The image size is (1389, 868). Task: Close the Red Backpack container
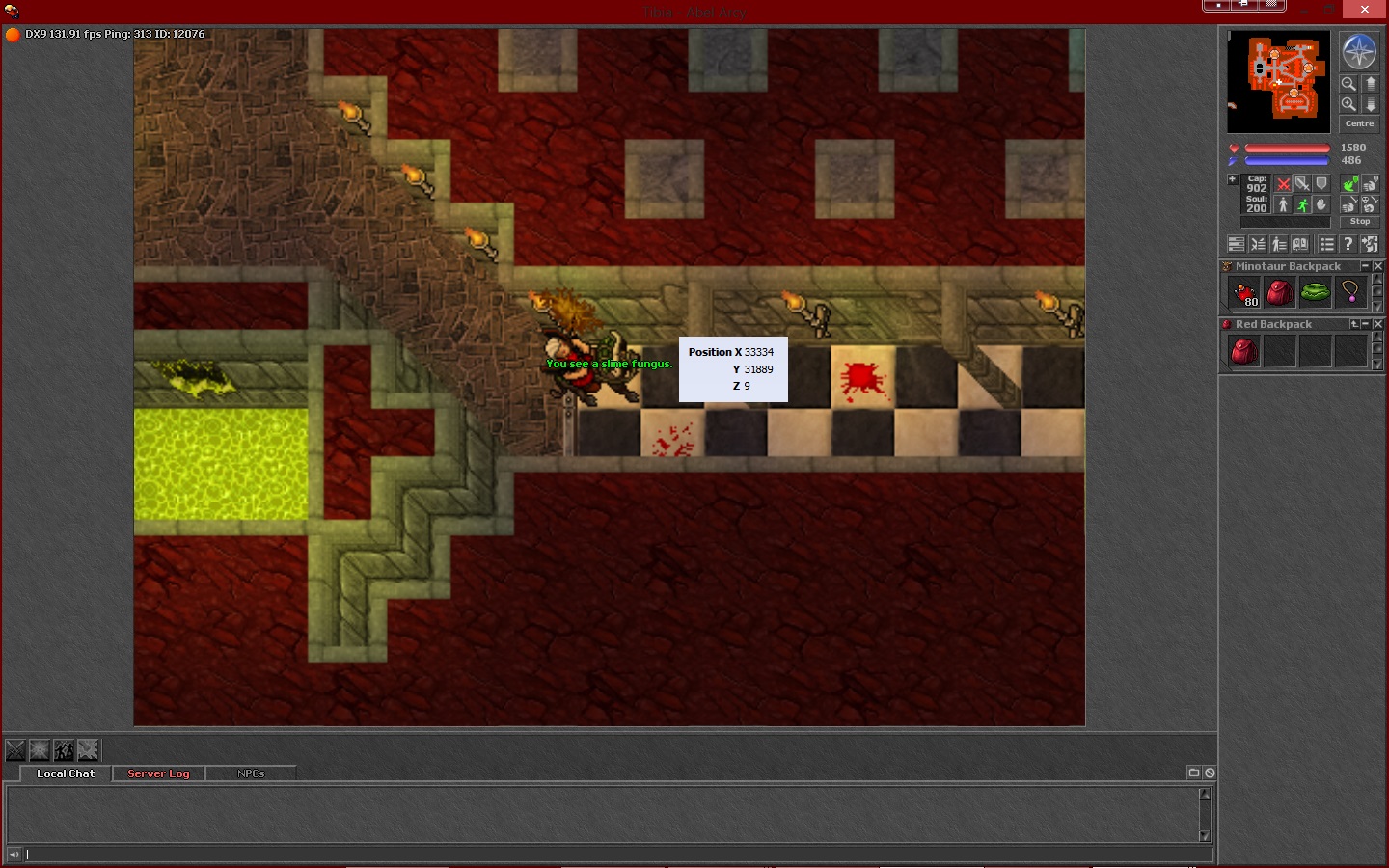(1378, 324)
